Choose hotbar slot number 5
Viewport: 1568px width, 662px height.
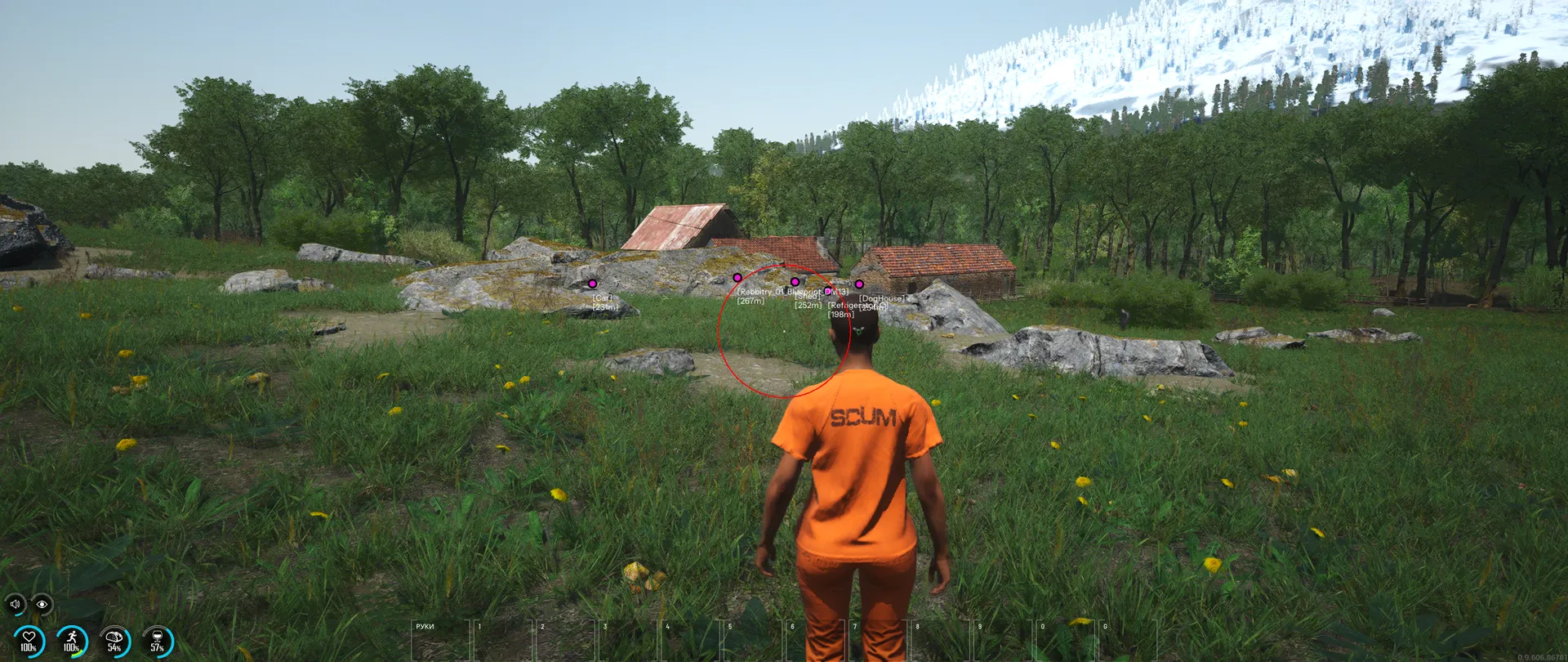[x=754, y=642]
